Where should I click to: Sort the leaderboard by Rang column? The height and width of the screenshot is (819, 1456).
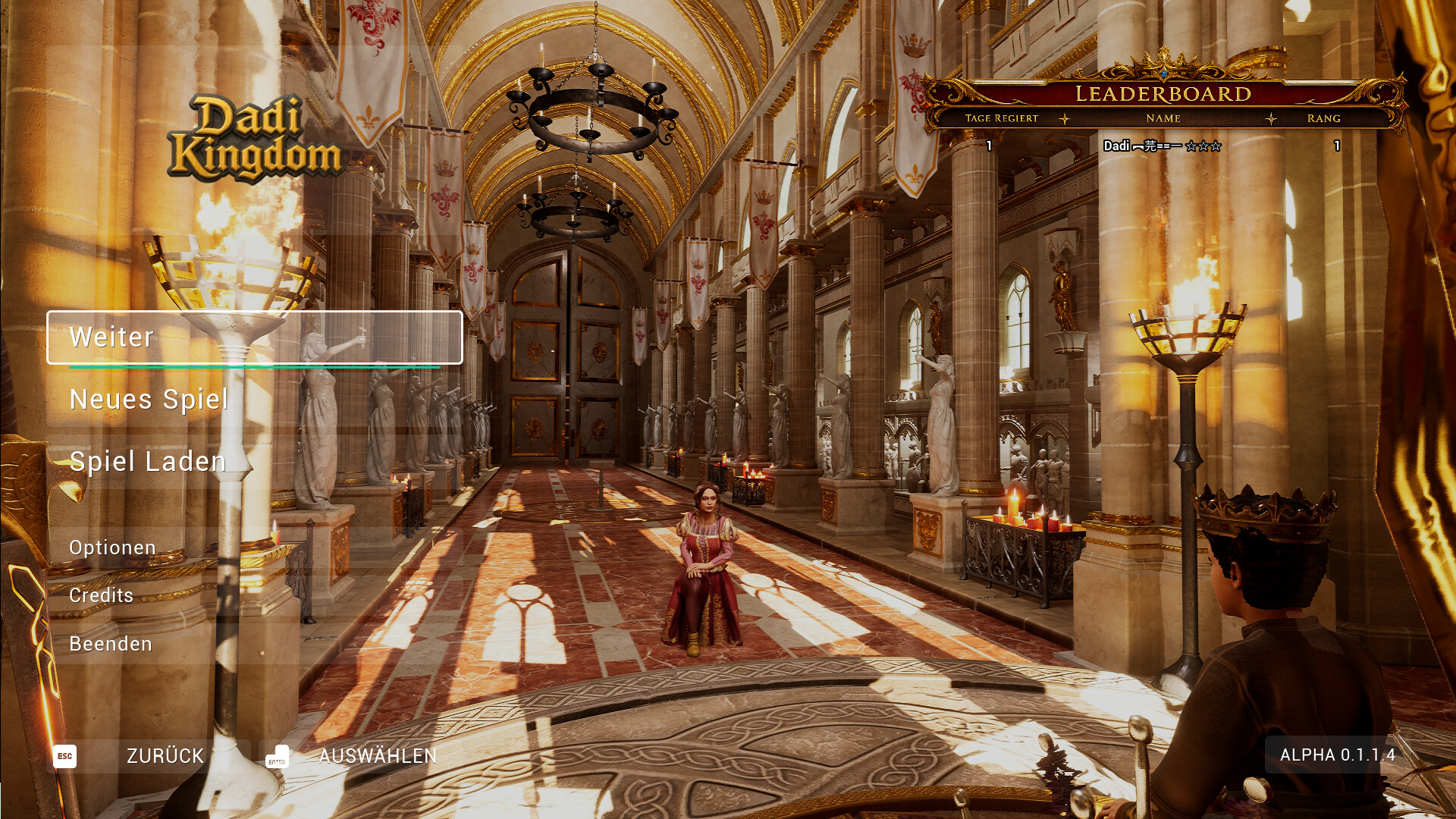pyautogui.click(x=1323, y=118)
